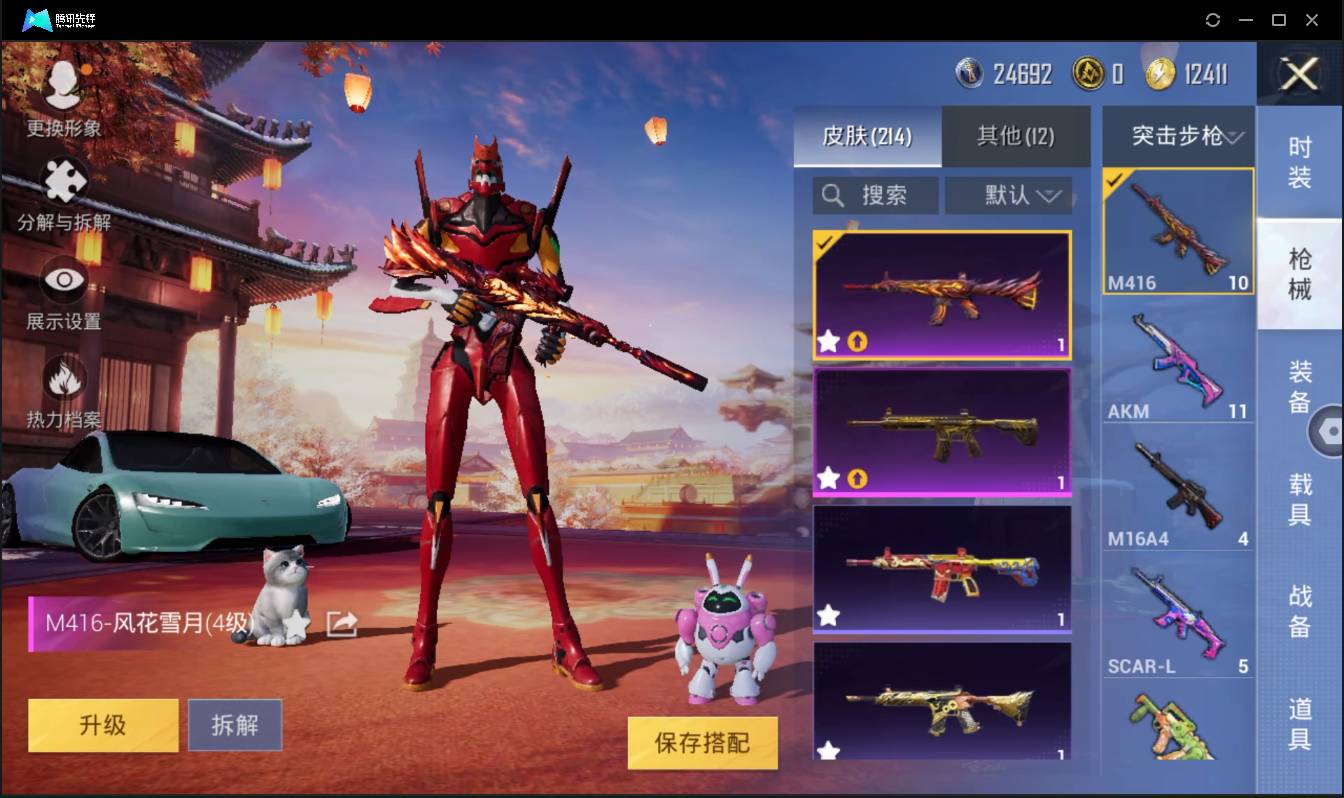
Task: Switch to the 其他(12) tab
Action: [x=1015, y=137]
